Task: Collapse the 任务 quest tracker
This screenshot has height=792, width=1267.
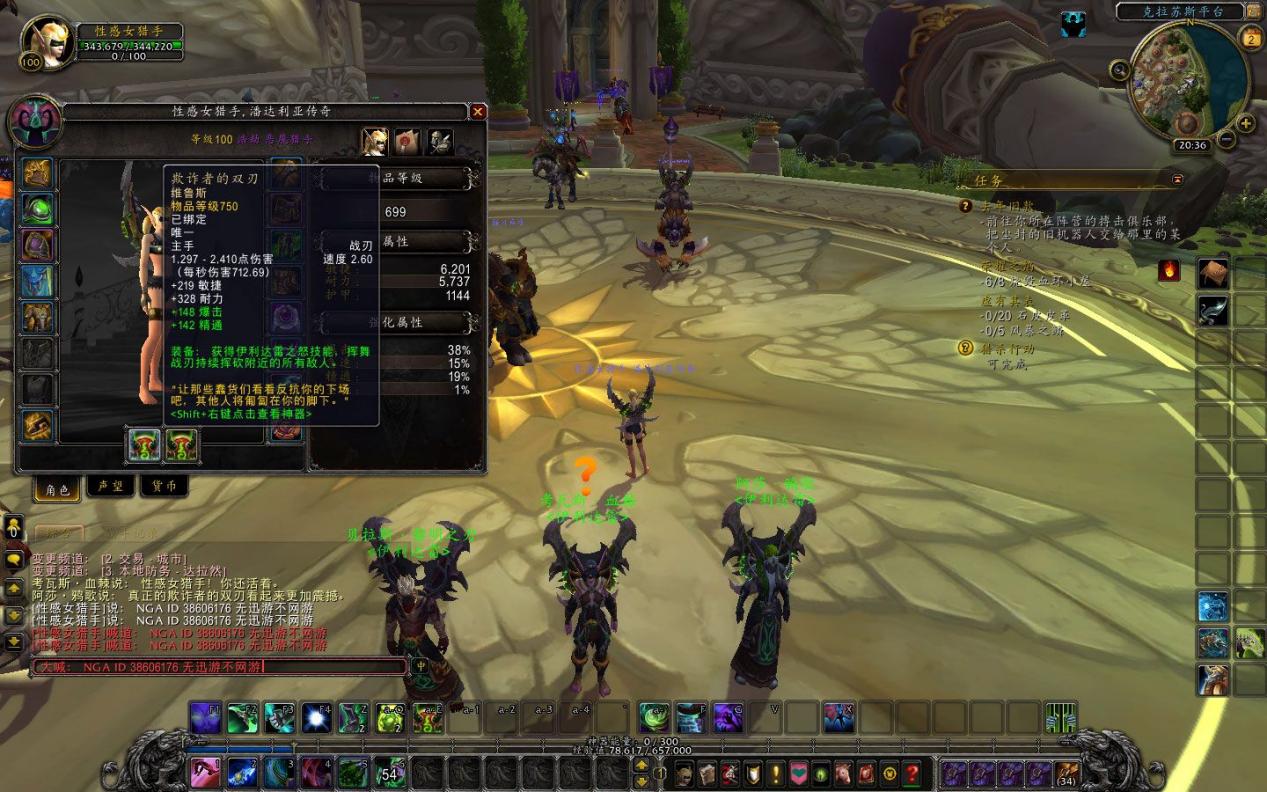Action: [1177, 180]
